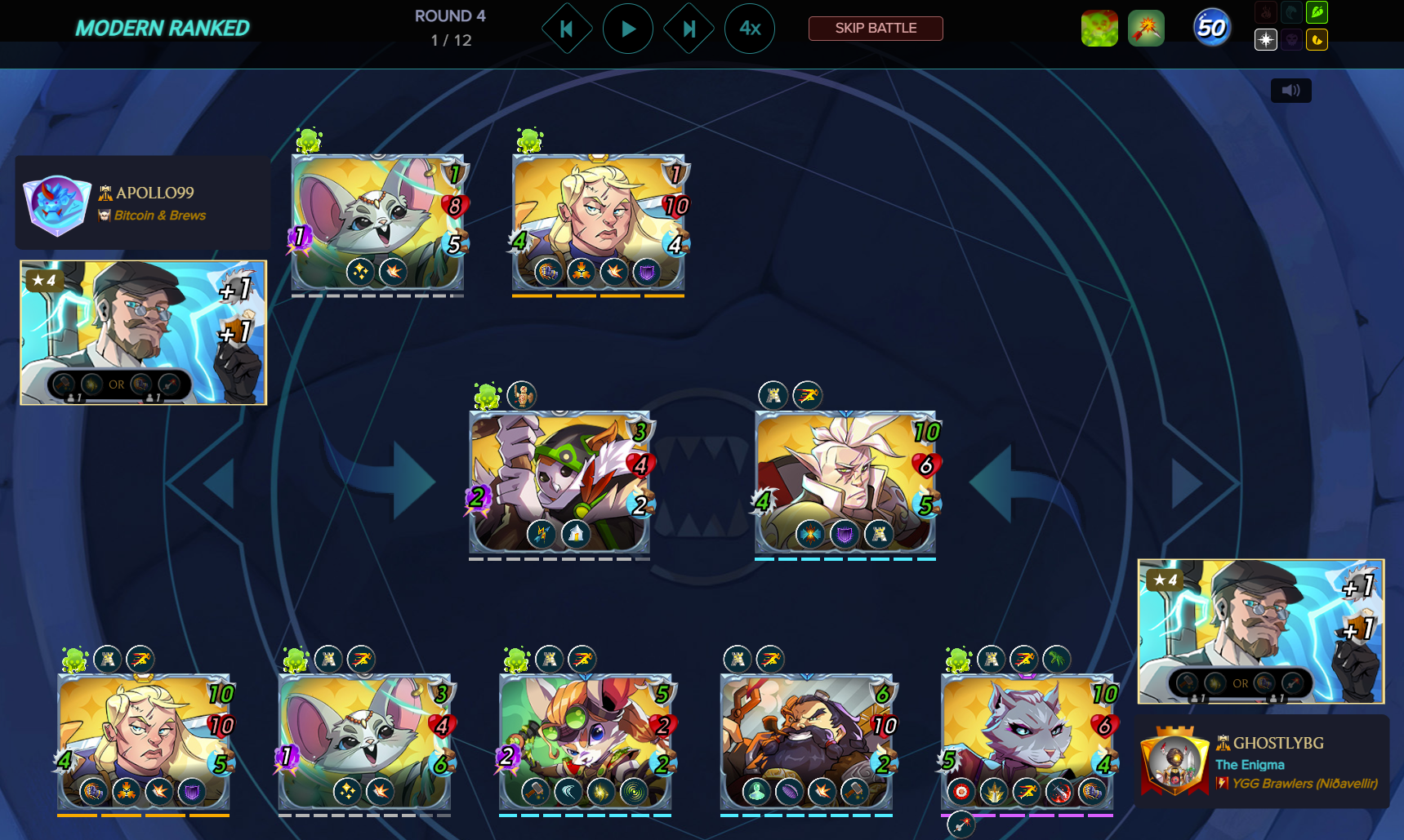The width and height of the screenshot is (1404, 840).
Task: Select the hooded owl-masked archer card
Action: 559,482
